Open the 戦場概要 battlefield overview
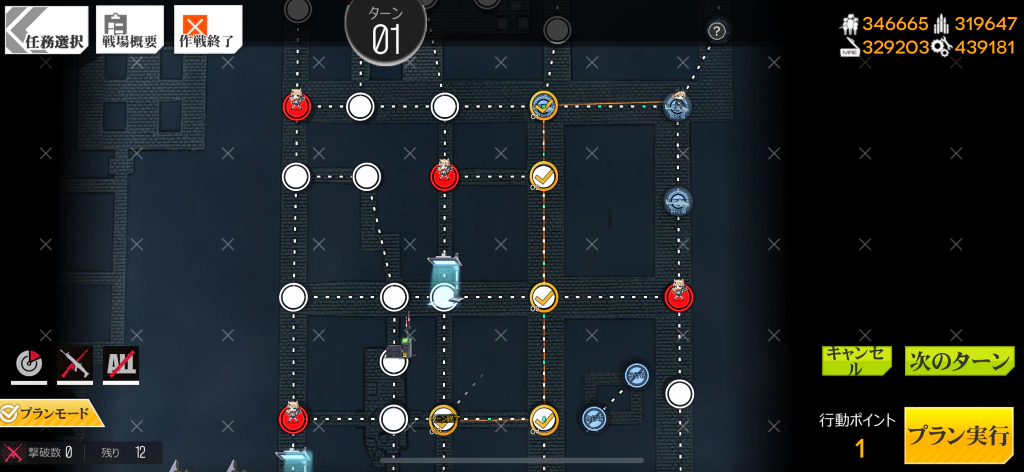This screenshot has width=1024, height=472. (130, 29)
